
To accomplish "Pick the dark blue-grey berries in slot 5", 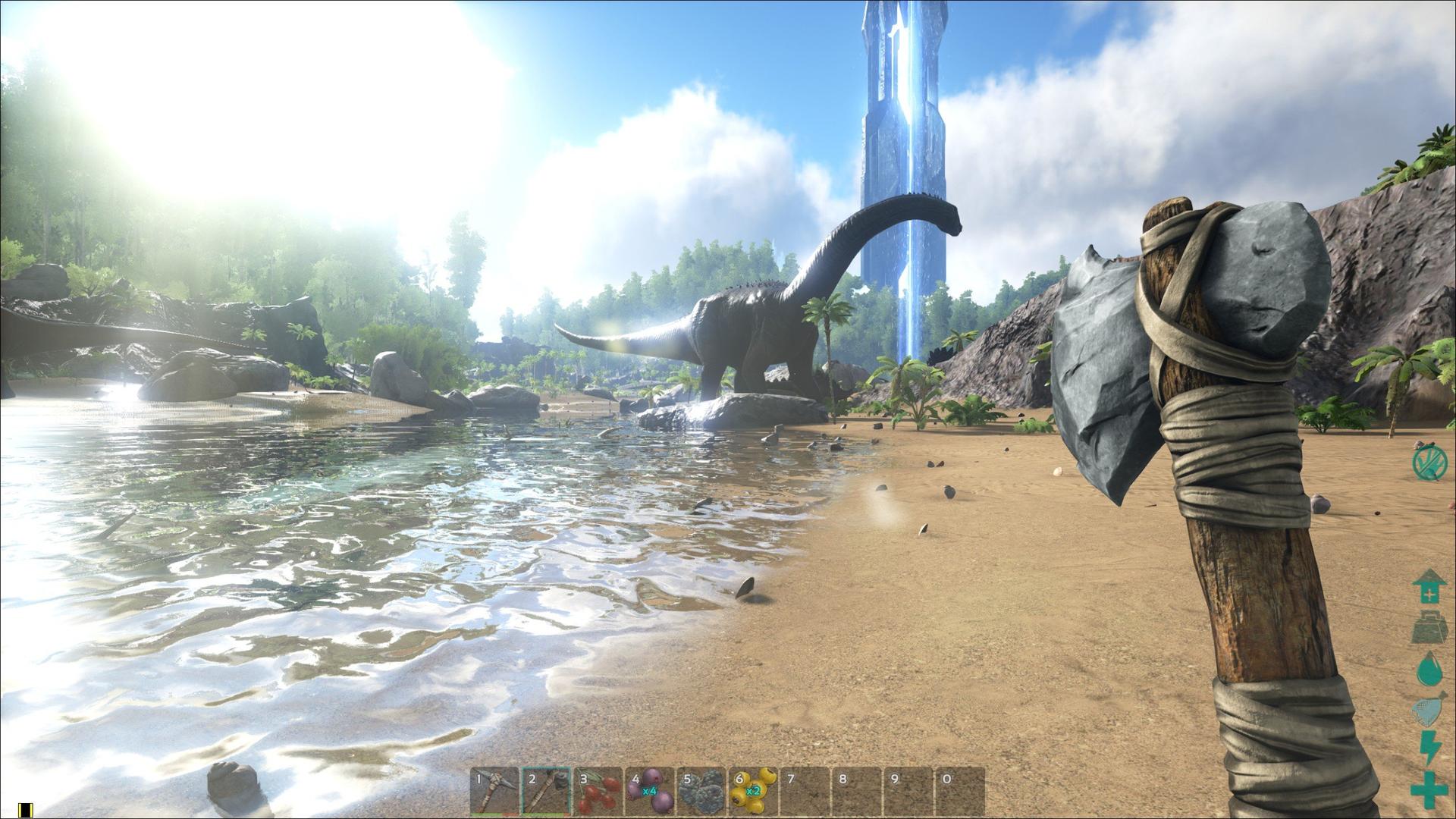I will (701, 791).
